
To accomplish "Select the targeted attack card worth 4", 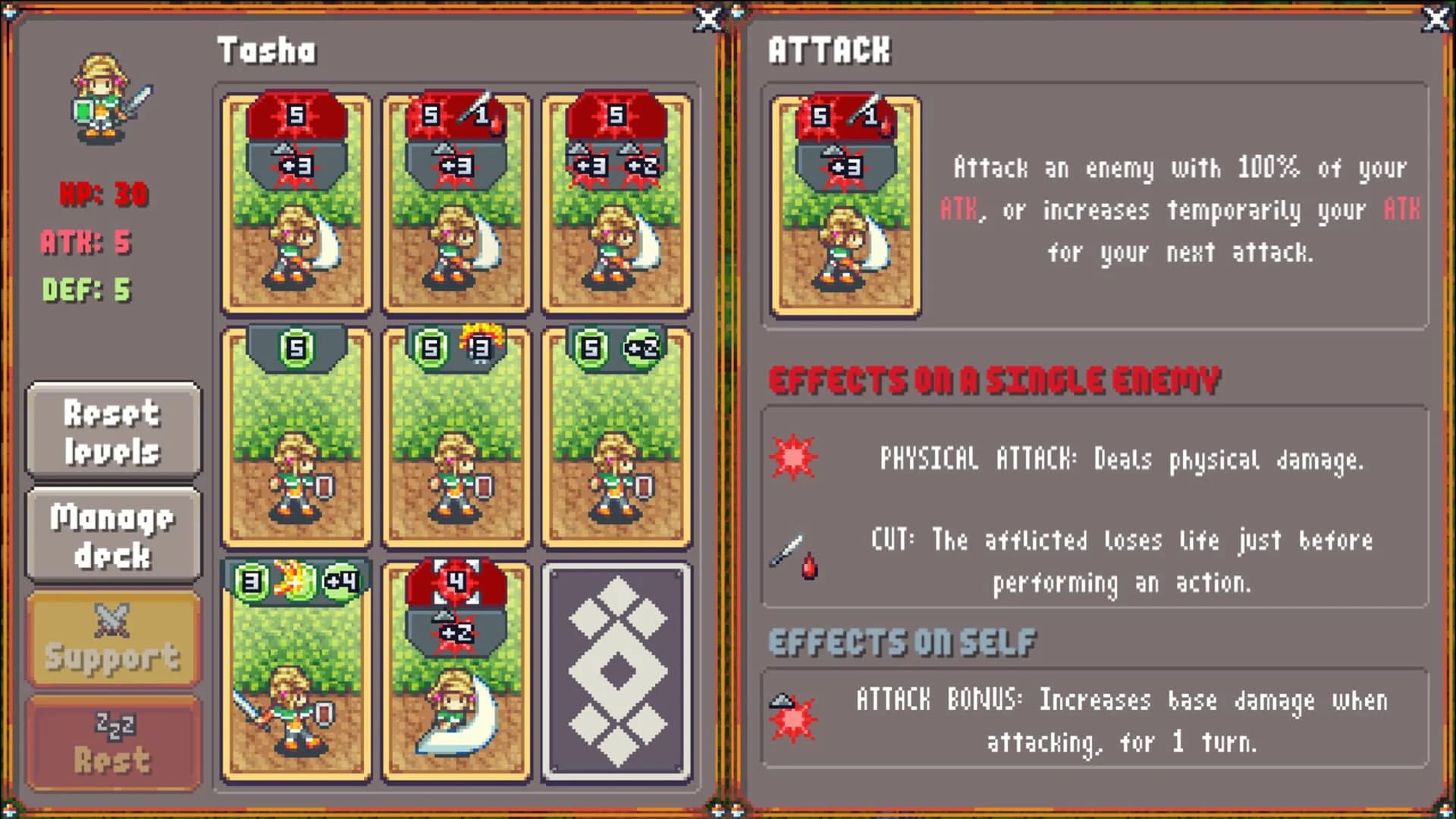I will (x=456, y=675).
